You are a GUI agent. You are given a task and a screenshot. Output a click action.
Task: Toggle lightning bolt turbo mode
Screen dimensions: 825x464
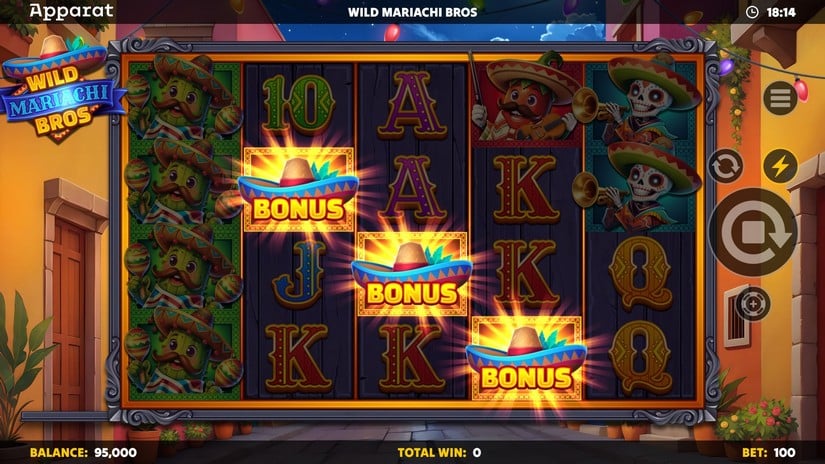pyautogui.click(x=779, y=165)
